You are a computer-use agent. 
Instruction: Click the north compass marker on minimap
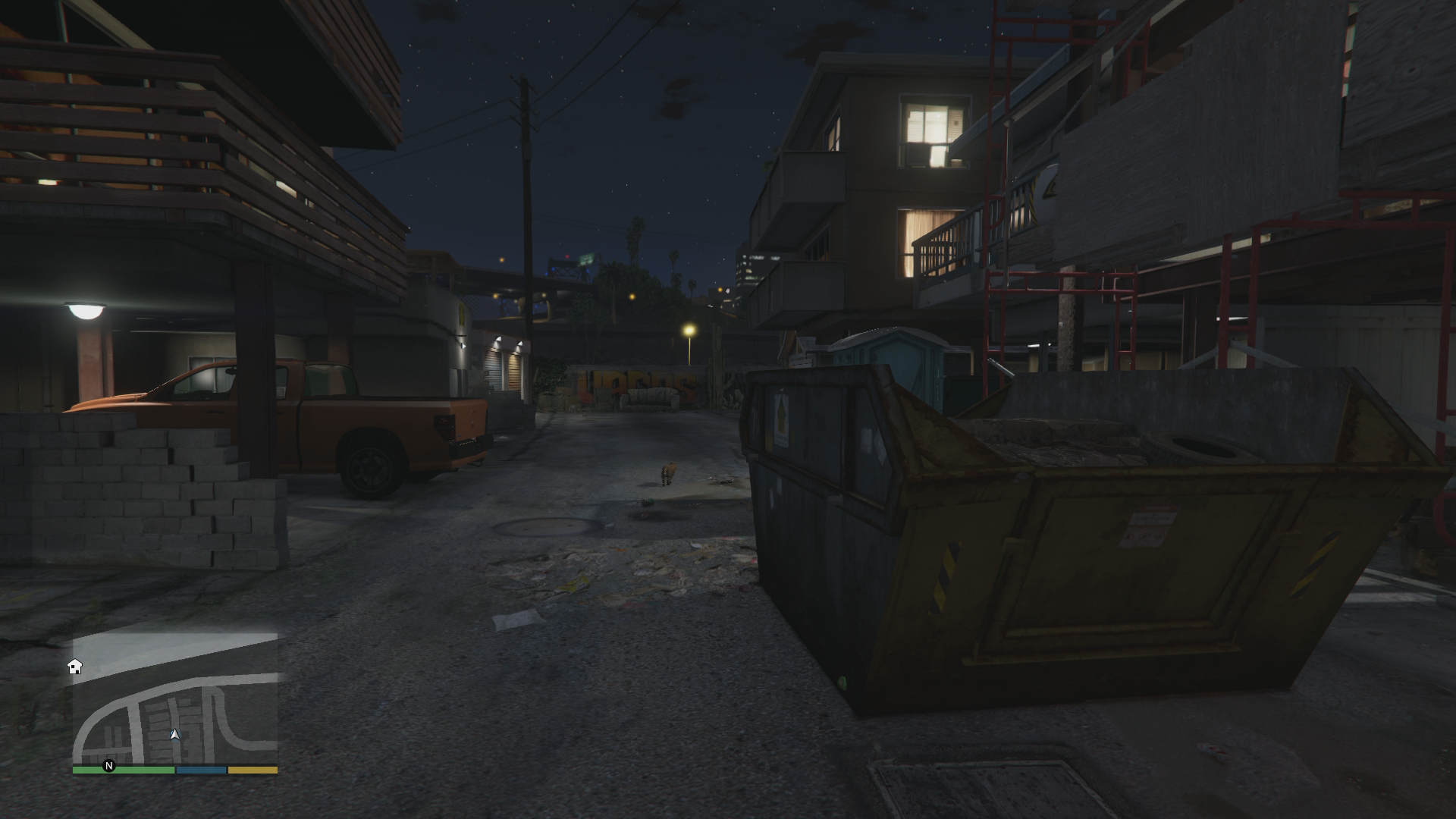[109, 766]
